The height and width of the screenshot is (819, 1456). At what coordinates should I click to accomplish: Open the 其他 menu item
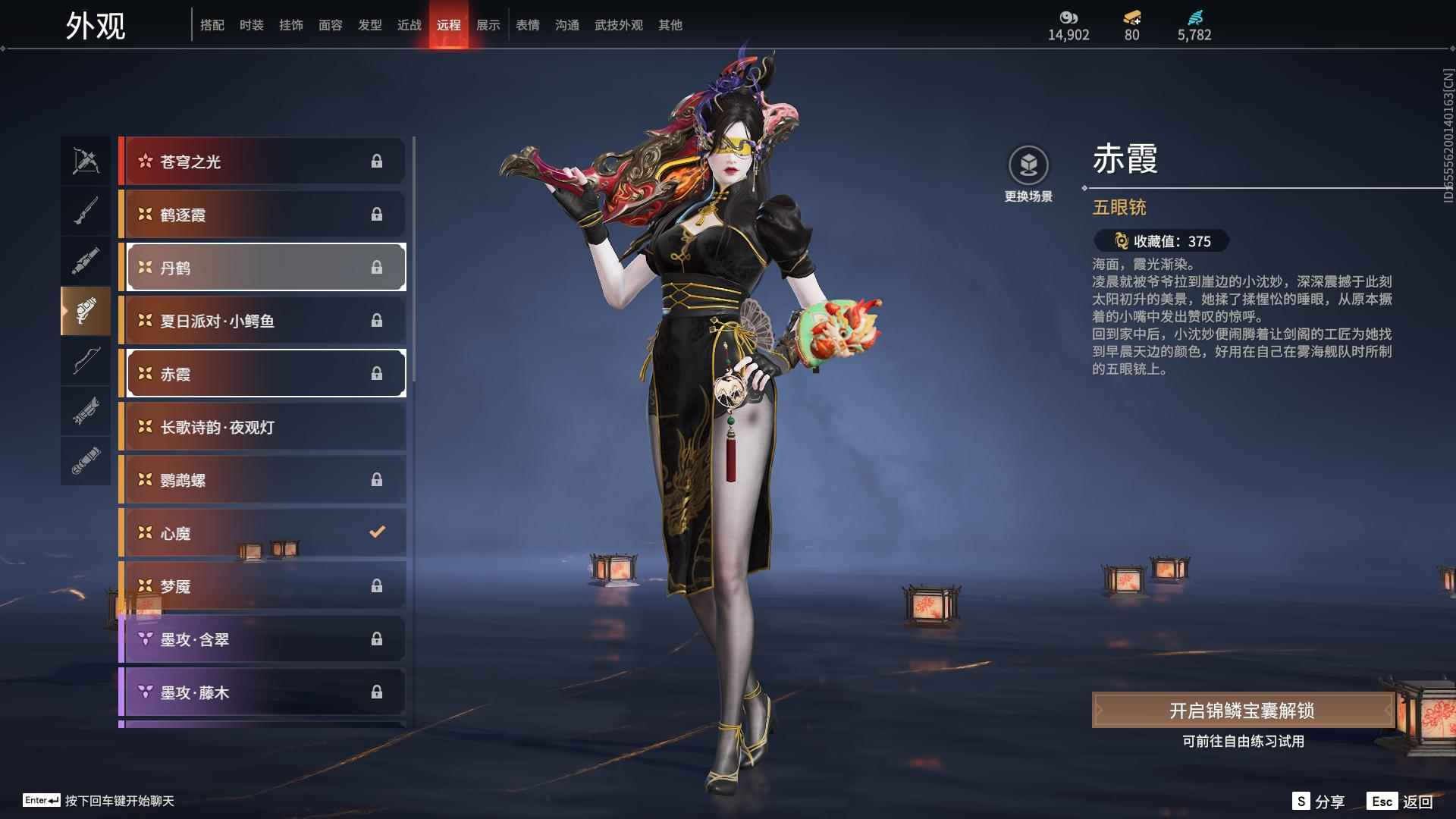(x=670, y=24)
